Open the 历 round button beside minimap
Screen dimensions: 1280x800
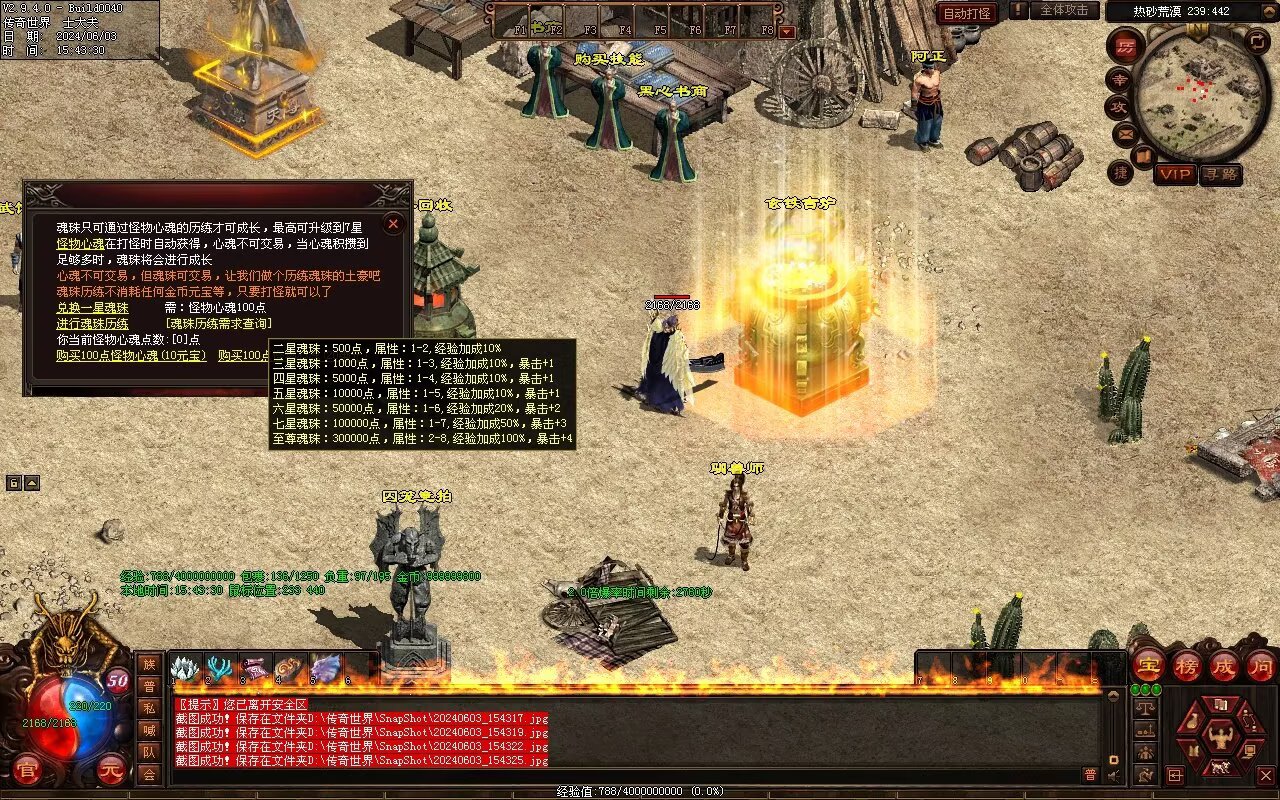click(1126, 46)
